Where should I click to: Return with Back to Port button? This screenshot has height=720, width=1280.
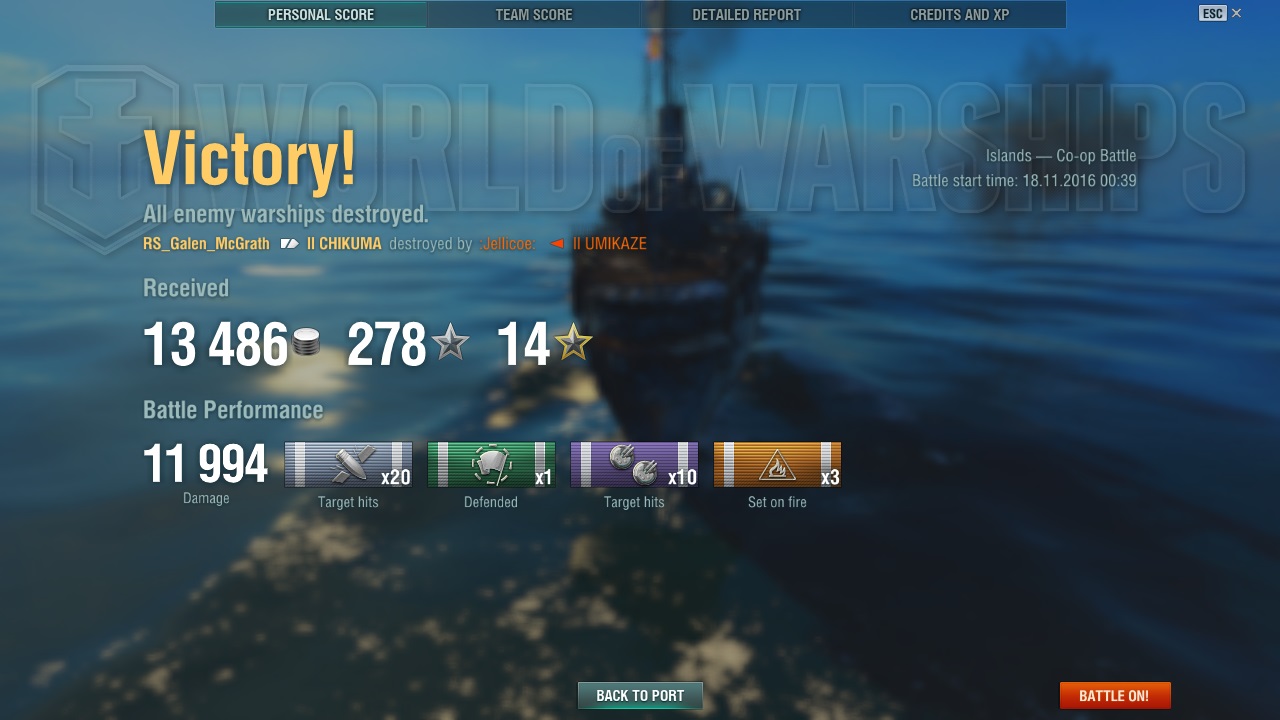click(640, 696)
